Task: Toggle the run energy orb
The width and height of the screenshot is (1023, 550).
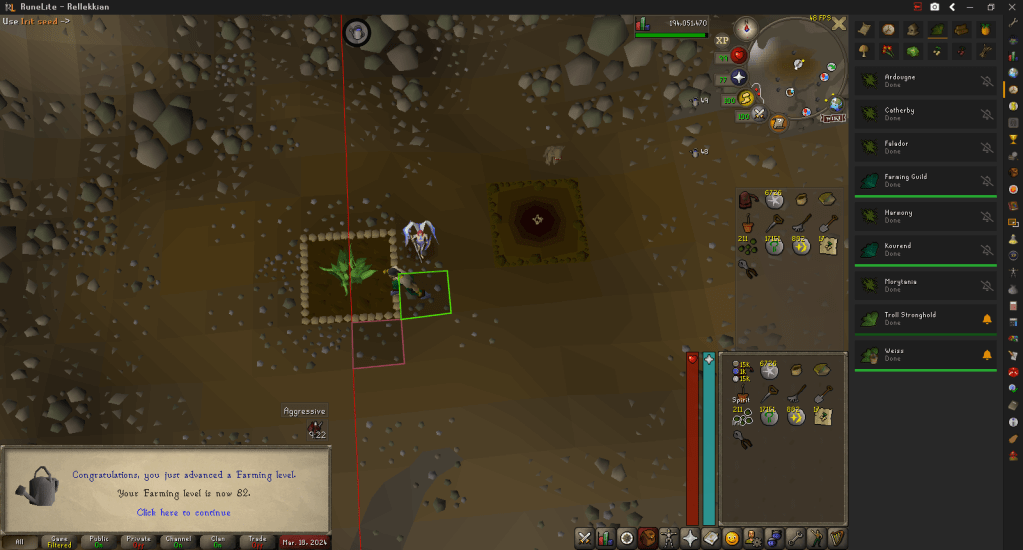Action: click(x=745, y=98)
